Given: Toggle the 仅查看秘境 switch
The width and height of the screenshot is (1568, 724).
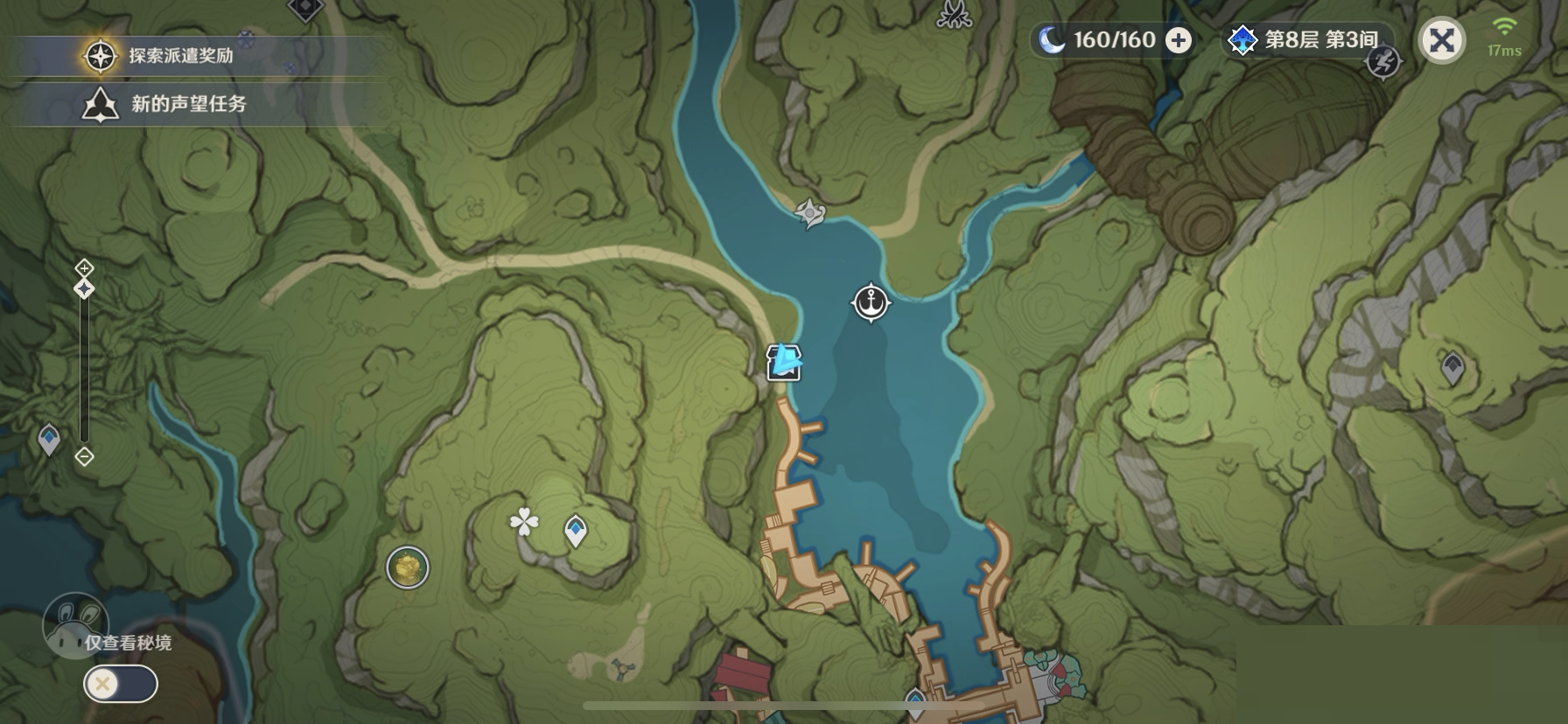Looking at the screenshot, I should [121, 683].
